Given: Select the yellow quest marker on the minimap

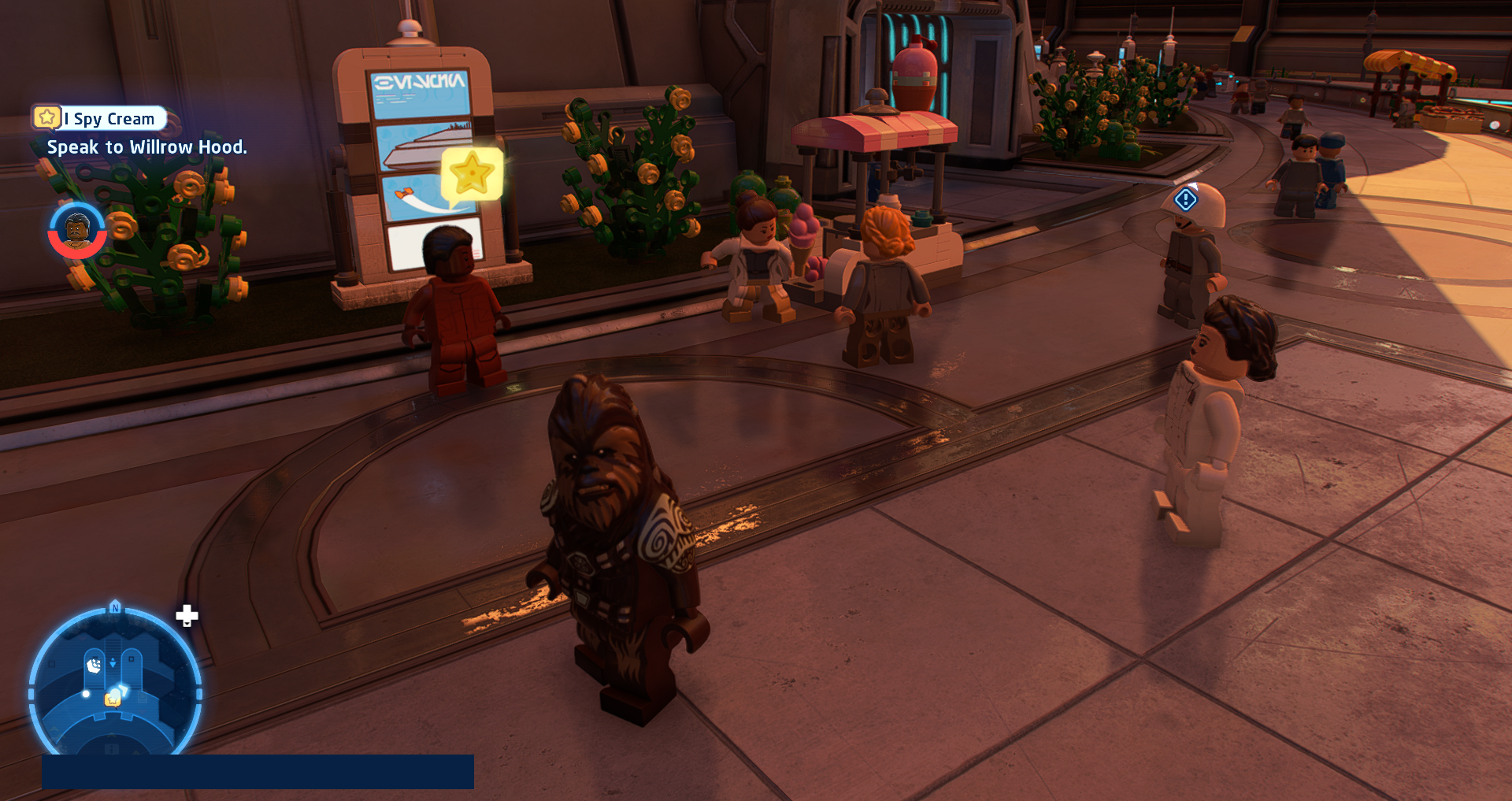Looking at the screenshot, I should (x=113, y=698).
